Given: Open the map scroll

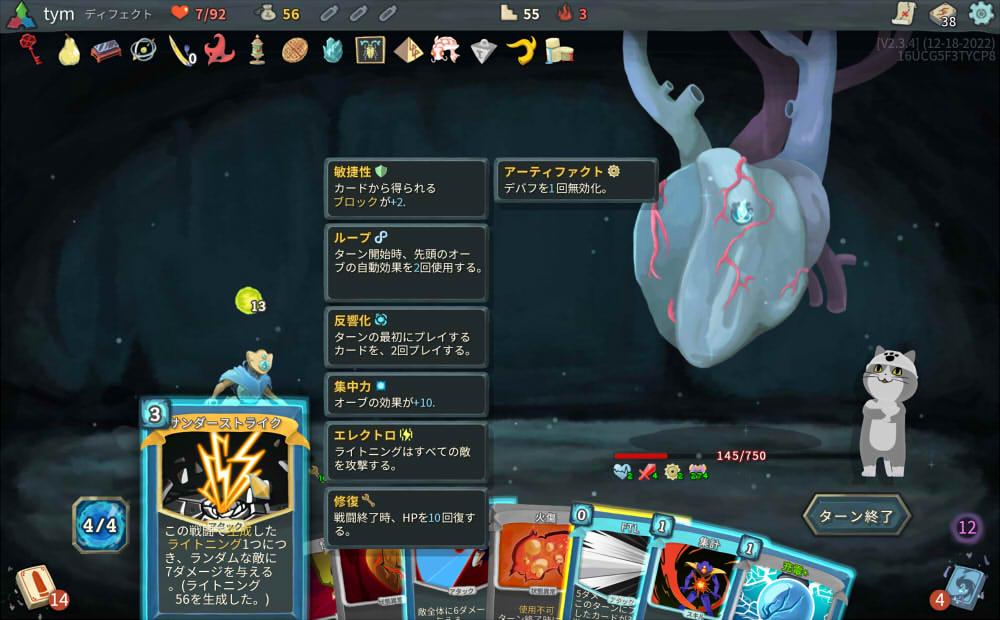Looking at the screenshot, I should coord(904,14).
